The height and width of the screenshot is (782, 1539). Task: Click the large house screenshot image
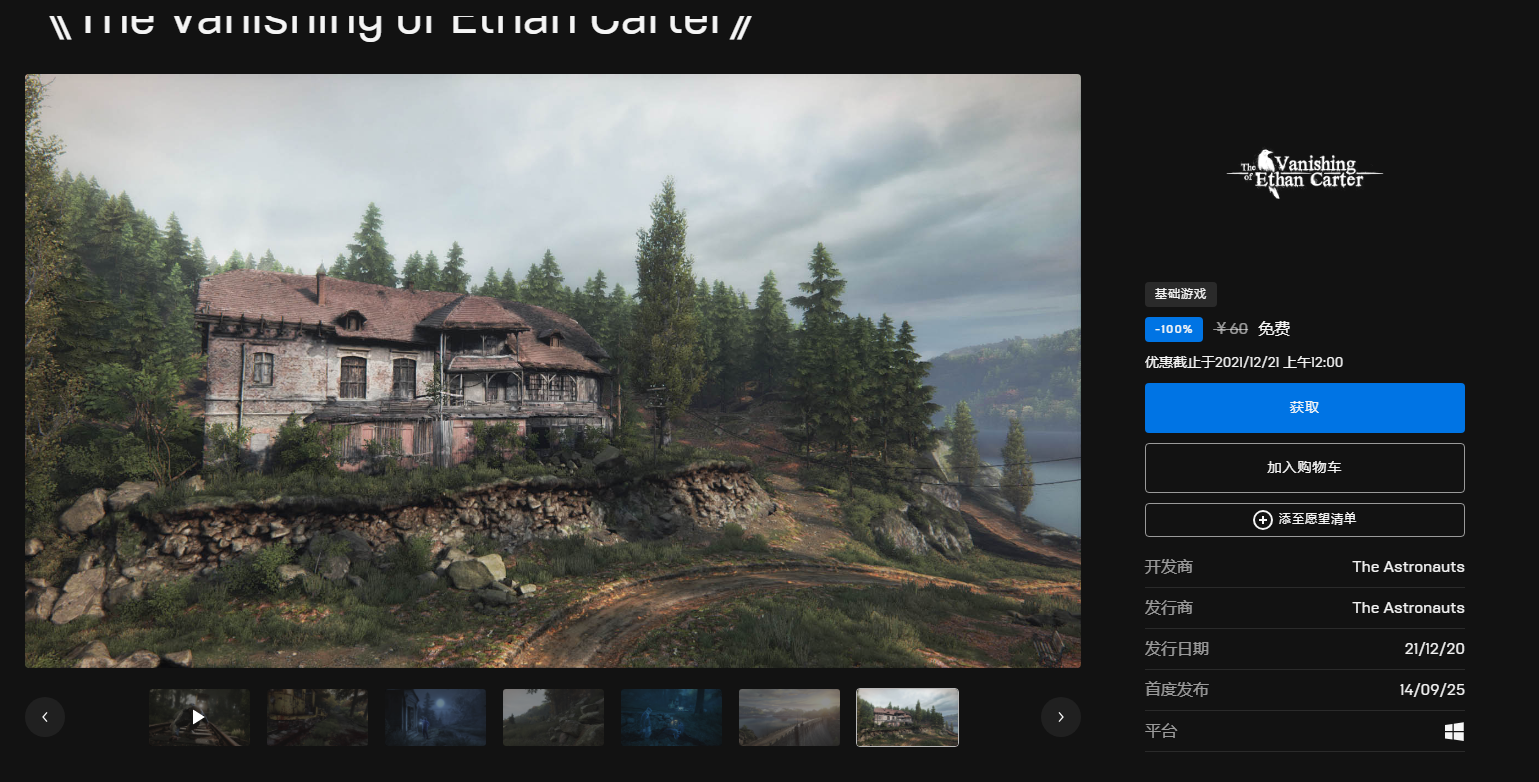pyautogui.click(x=552, y=370)
